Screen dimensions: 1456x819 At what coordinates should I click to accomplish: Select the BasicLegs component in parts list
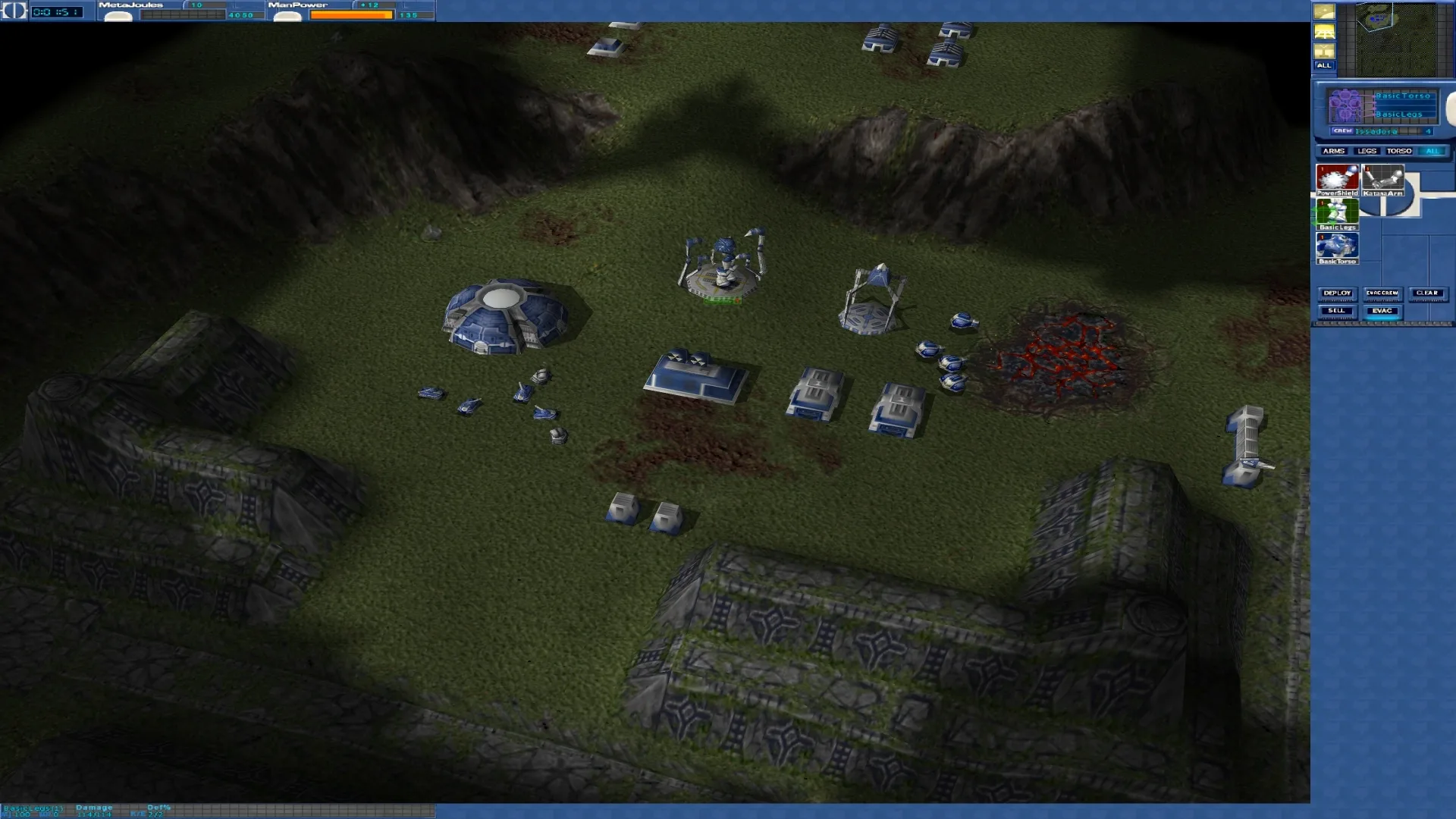1337,212
